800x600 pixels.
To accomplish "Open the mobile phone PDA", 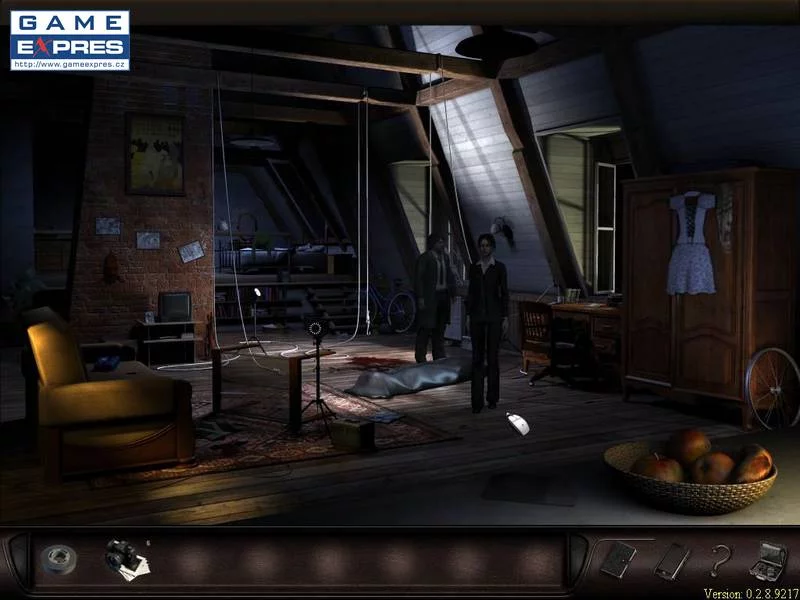I will click(669, 560).
